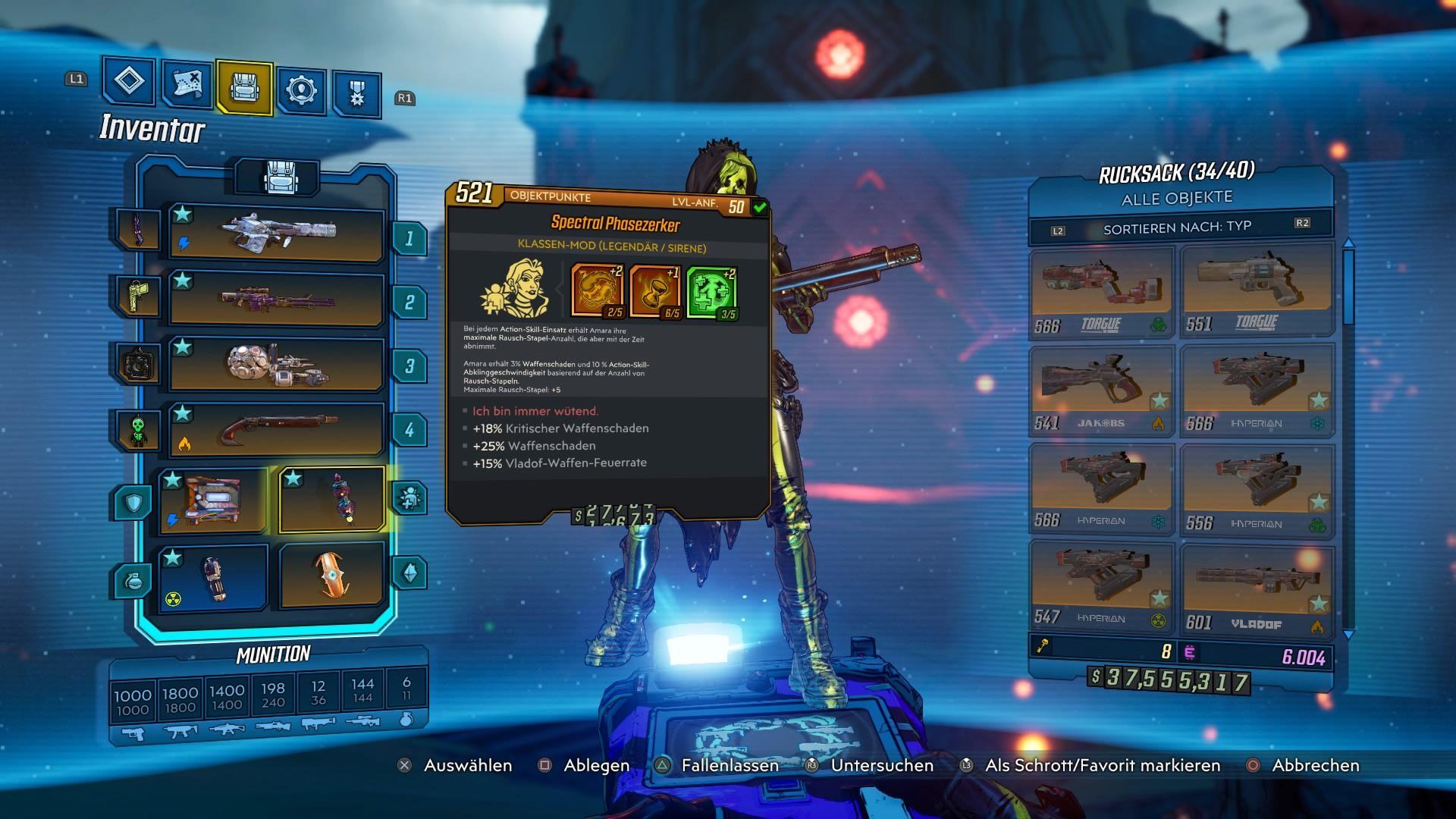Open the Missions diamond tab
The height and width of the screenshot is (819, 1456).
[x=129, y=80]
